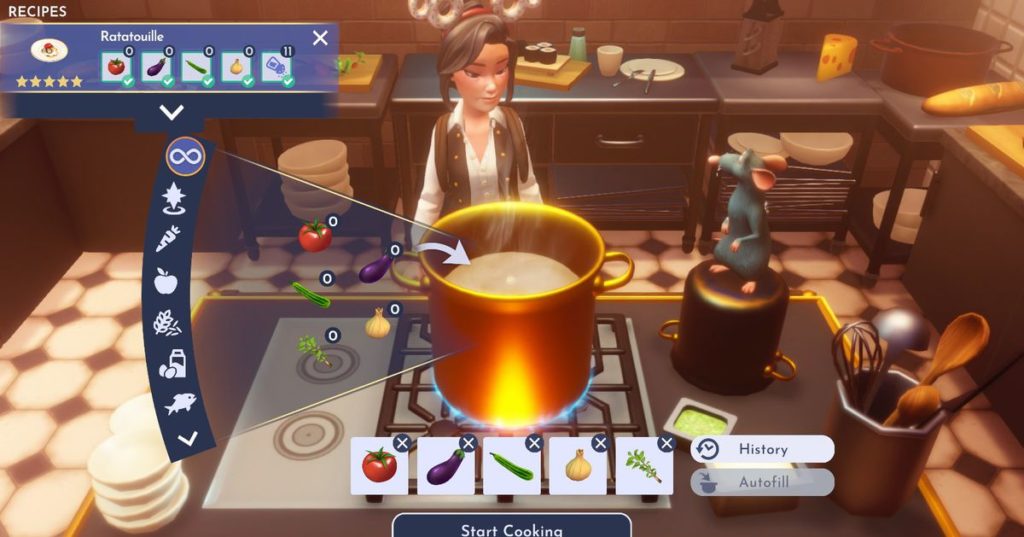This screenshot has height=537, width=1024.
Task: Remove the herb sprig from the pot slots
Action: 666,443
